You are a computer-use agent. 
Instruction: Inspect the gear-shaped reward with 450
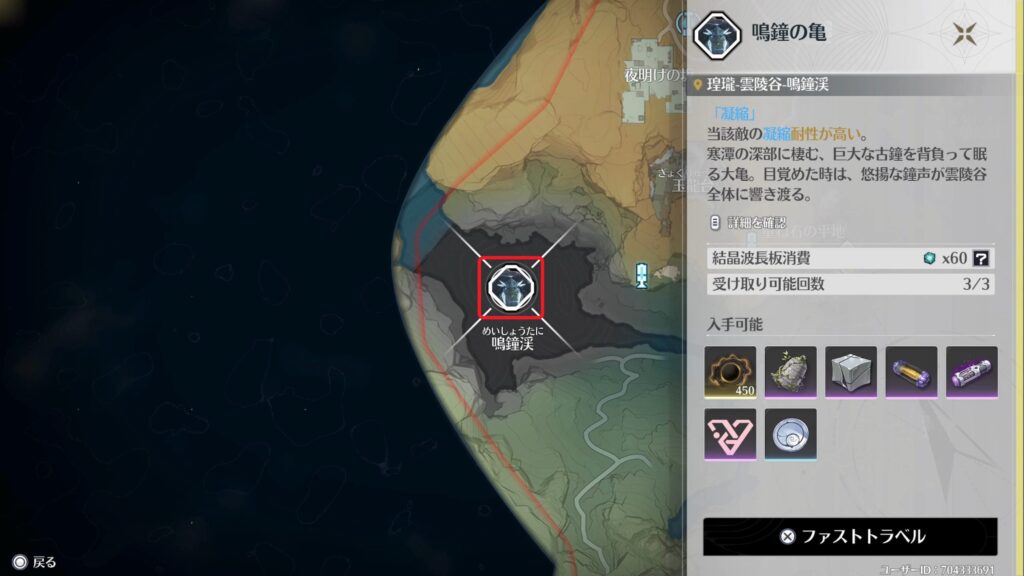pos(730,372)
